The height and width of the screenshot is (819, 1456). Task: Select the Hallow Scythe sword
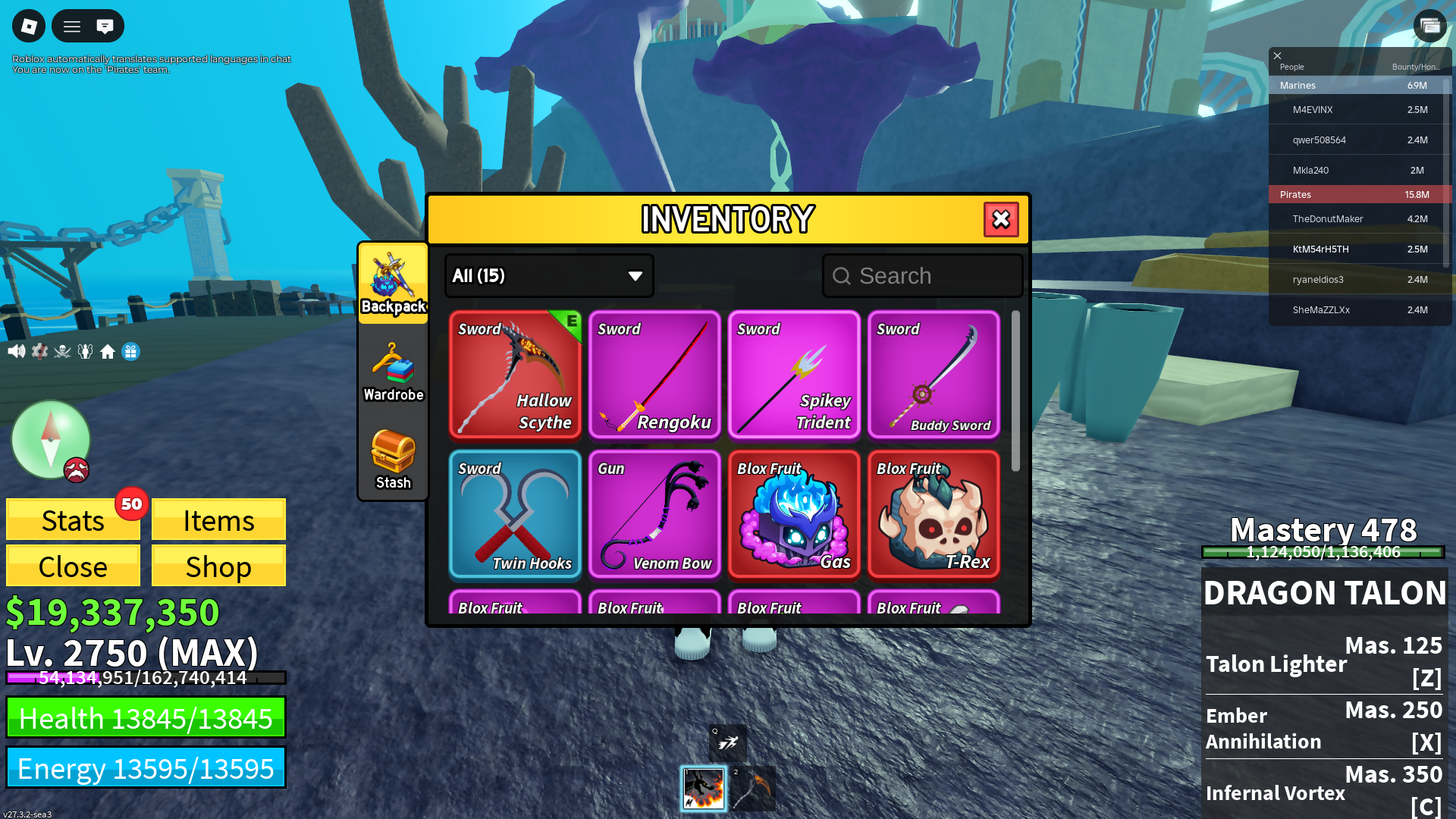(x=515, y=375)
